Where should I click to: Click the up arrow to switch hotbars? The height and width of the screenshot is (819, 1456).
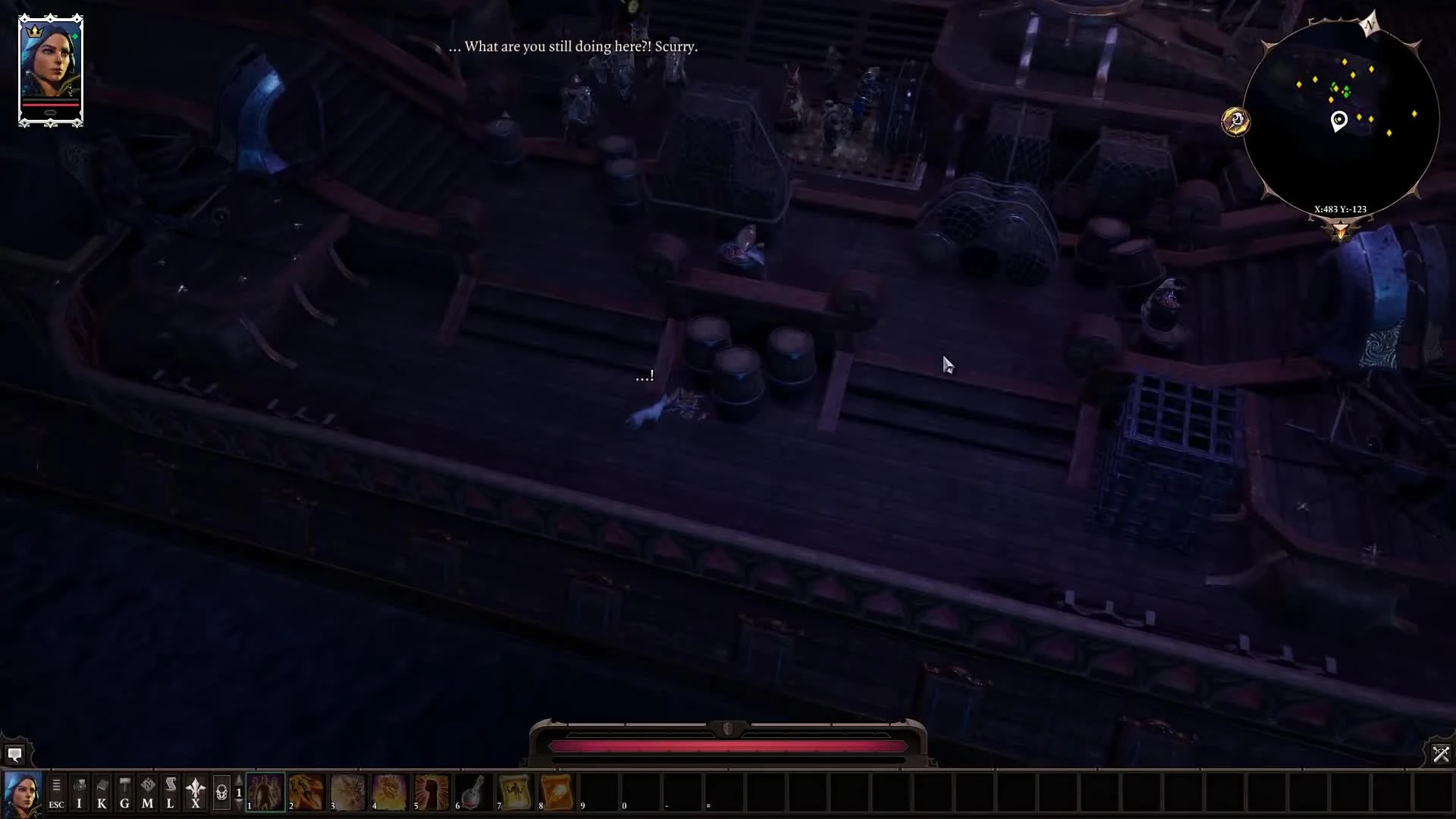239,782
